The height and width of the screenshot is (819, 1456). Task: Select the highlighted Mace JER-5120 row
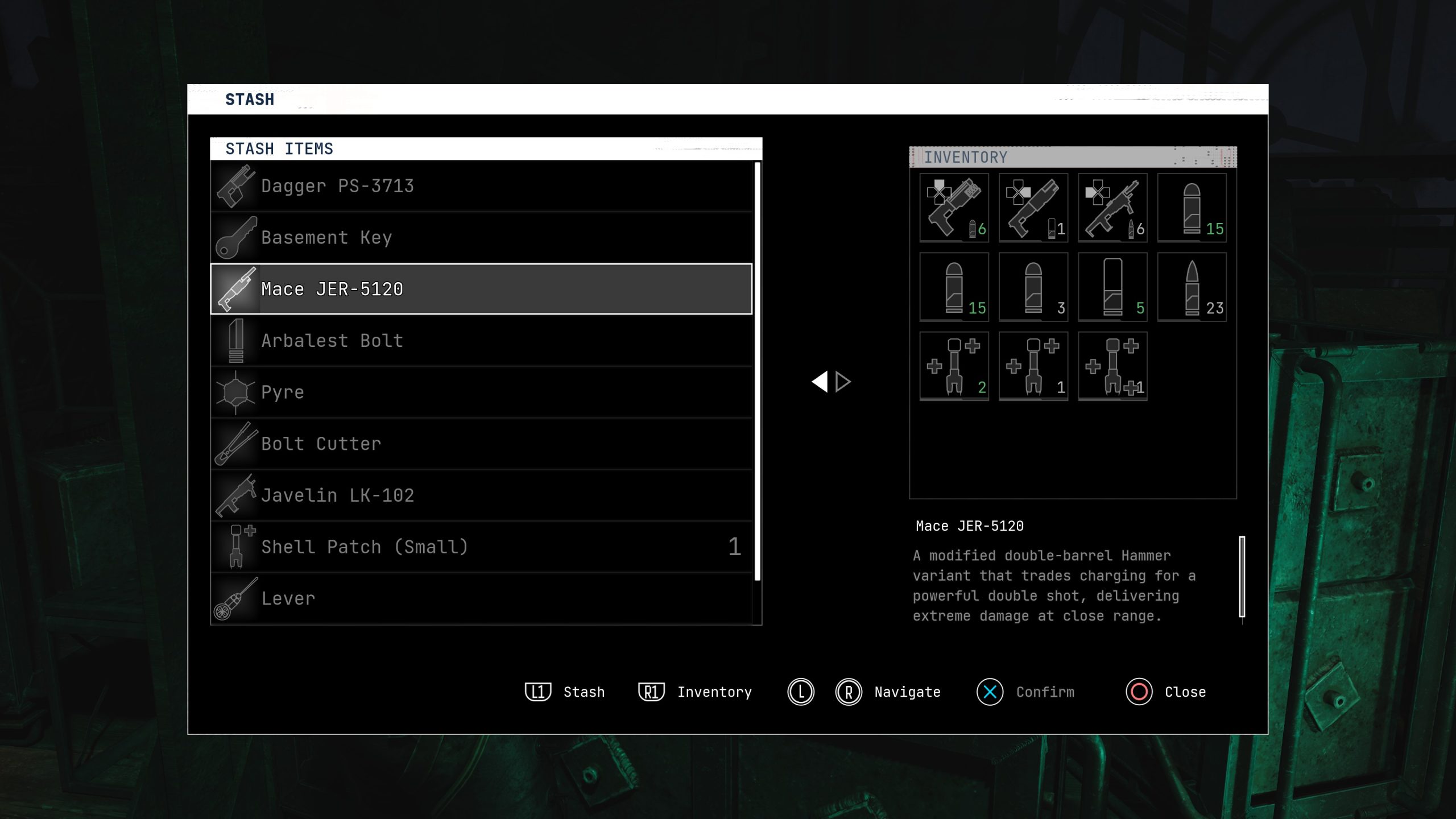[481, 289]
